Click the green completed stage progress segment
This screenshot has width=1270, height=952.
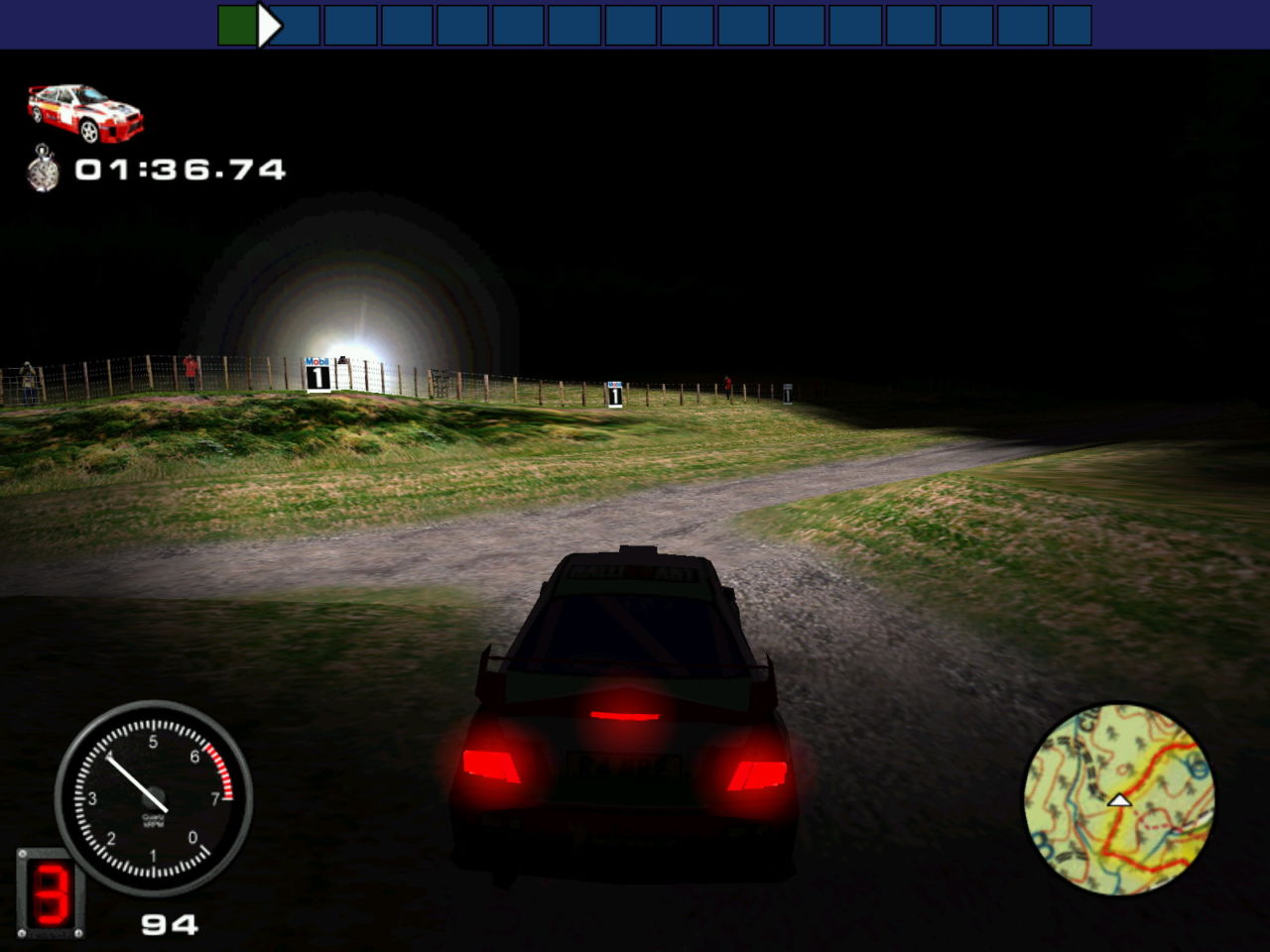[236, 26]
